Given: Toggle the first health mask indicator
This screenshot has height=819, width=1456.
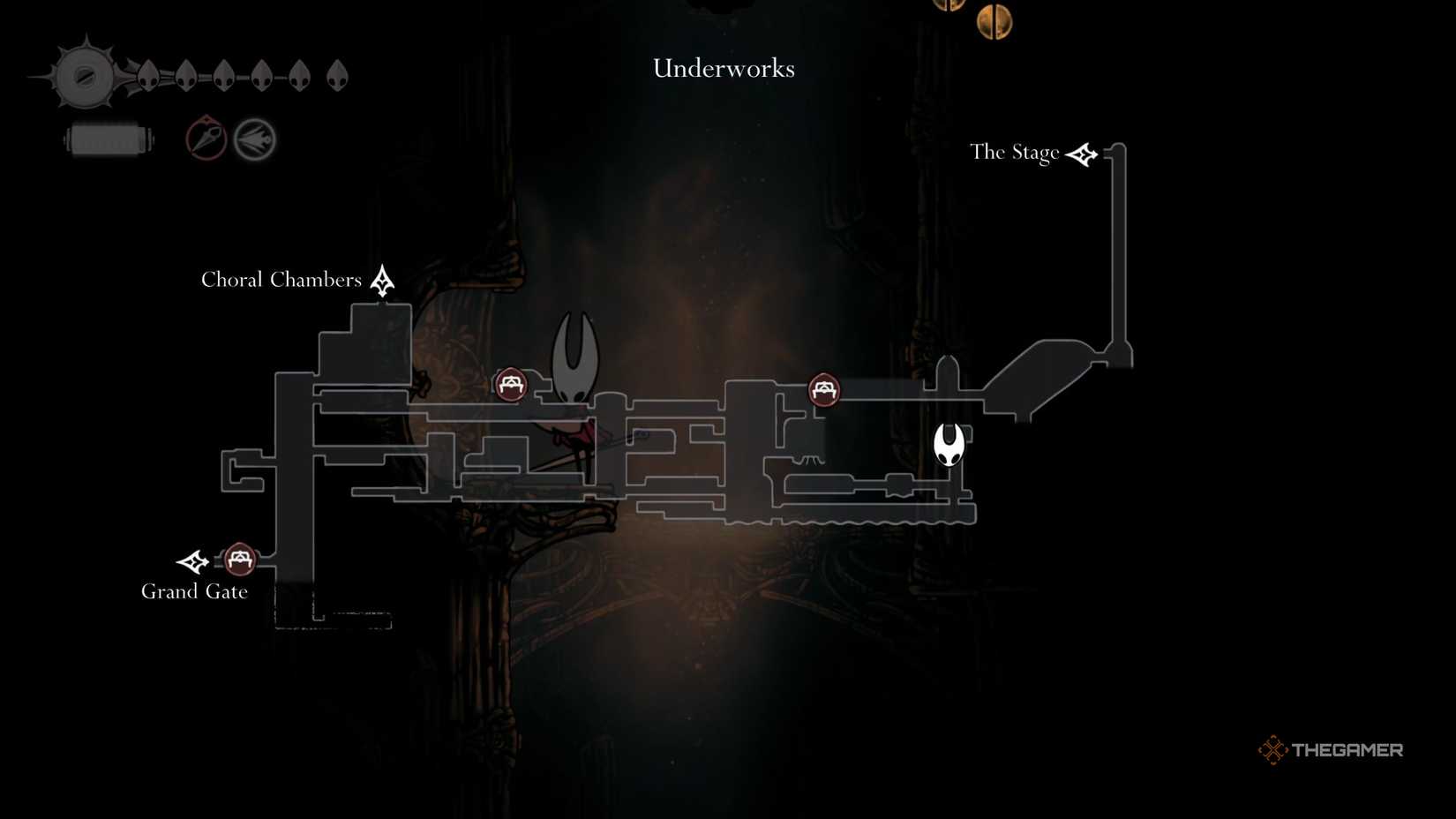Looking at the screenshot, I should pyautogui.click(x=148, y=77).
